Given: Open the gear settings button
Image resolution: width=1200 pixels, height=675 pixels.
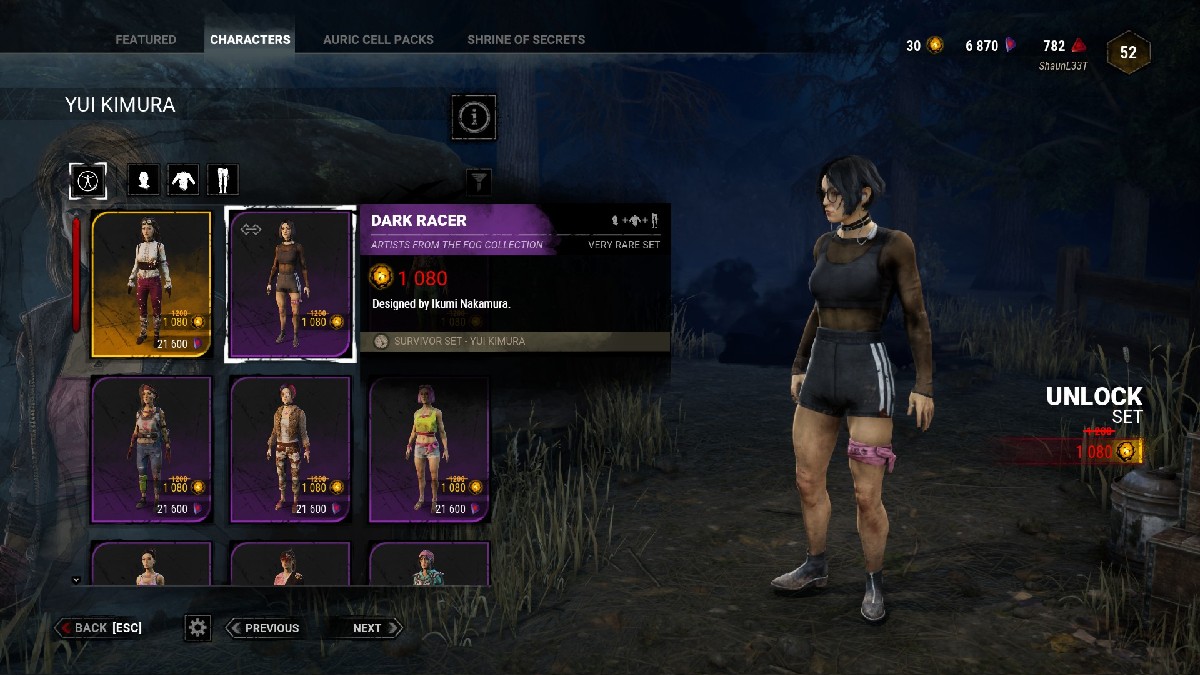Looking at the screenshot, I should click(198, 628).
